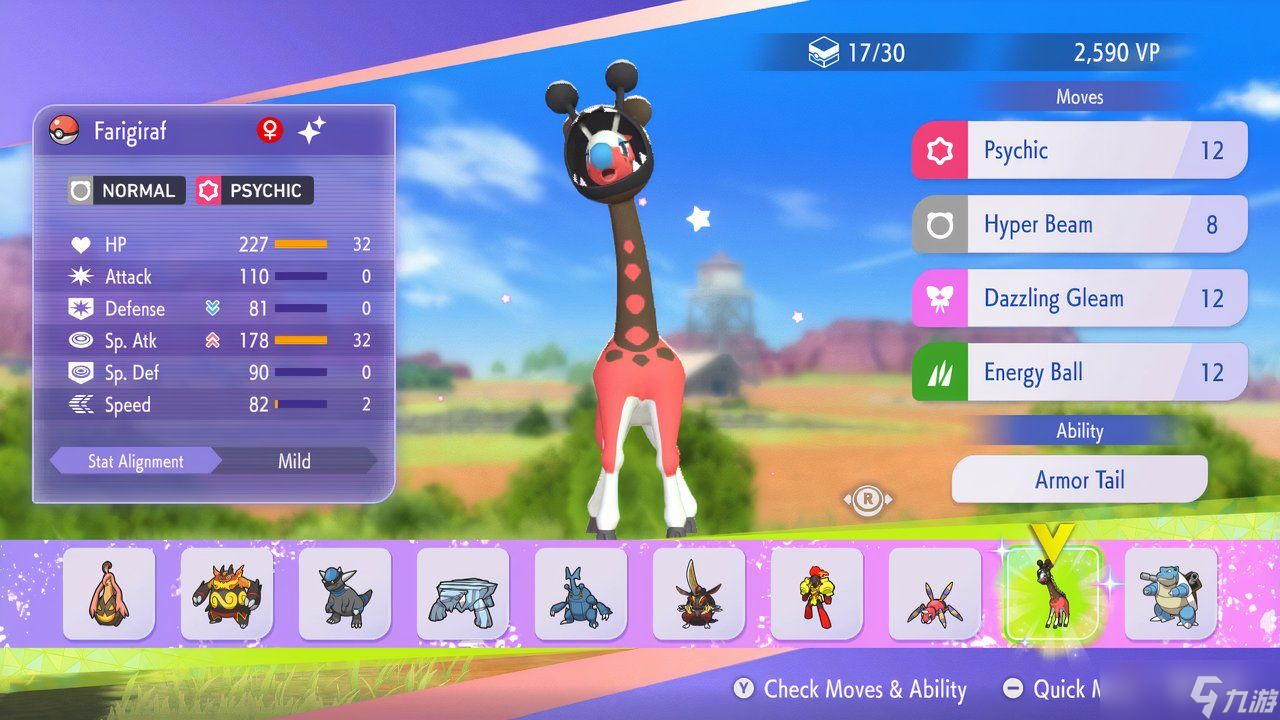The width and height of the screenshot is (1280, 720).
Task: Click the Armor Tail ability button
Action: pyautogui.click(x=1079, y=479)
